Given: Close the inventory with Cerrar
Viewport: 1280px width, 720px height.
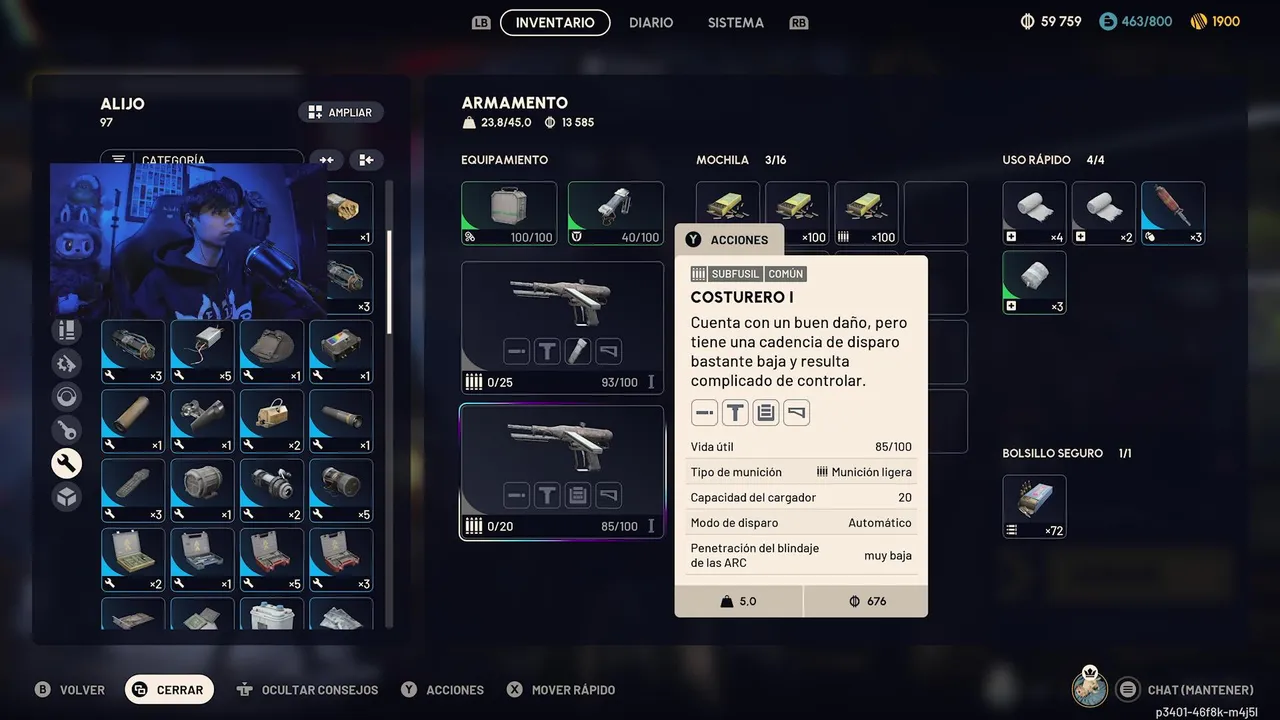Looking at the screenshot, I should tap(169, 689).
